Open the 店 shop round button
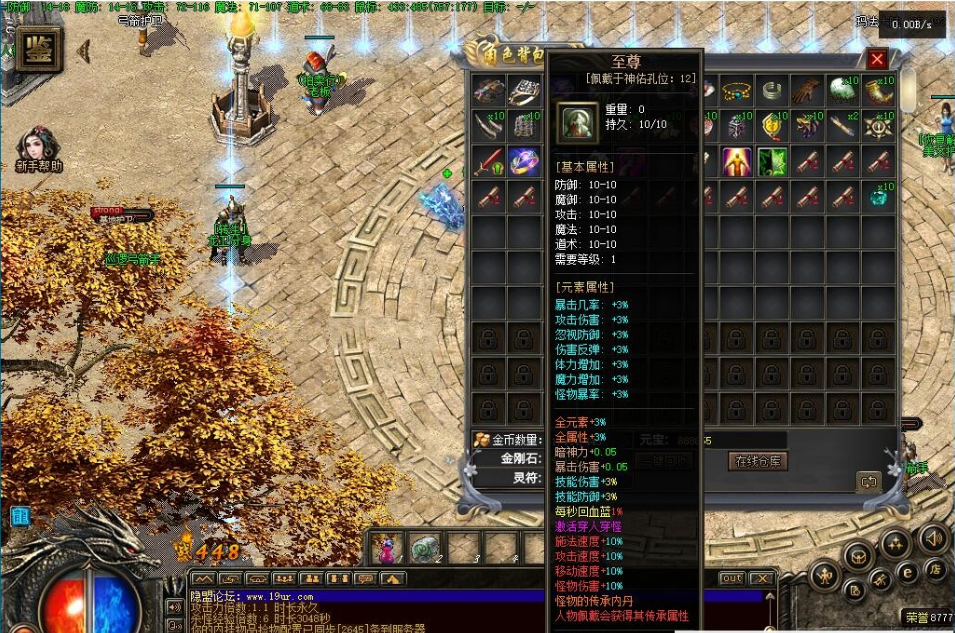Screen dimensions: 955x633 point(936,569)
